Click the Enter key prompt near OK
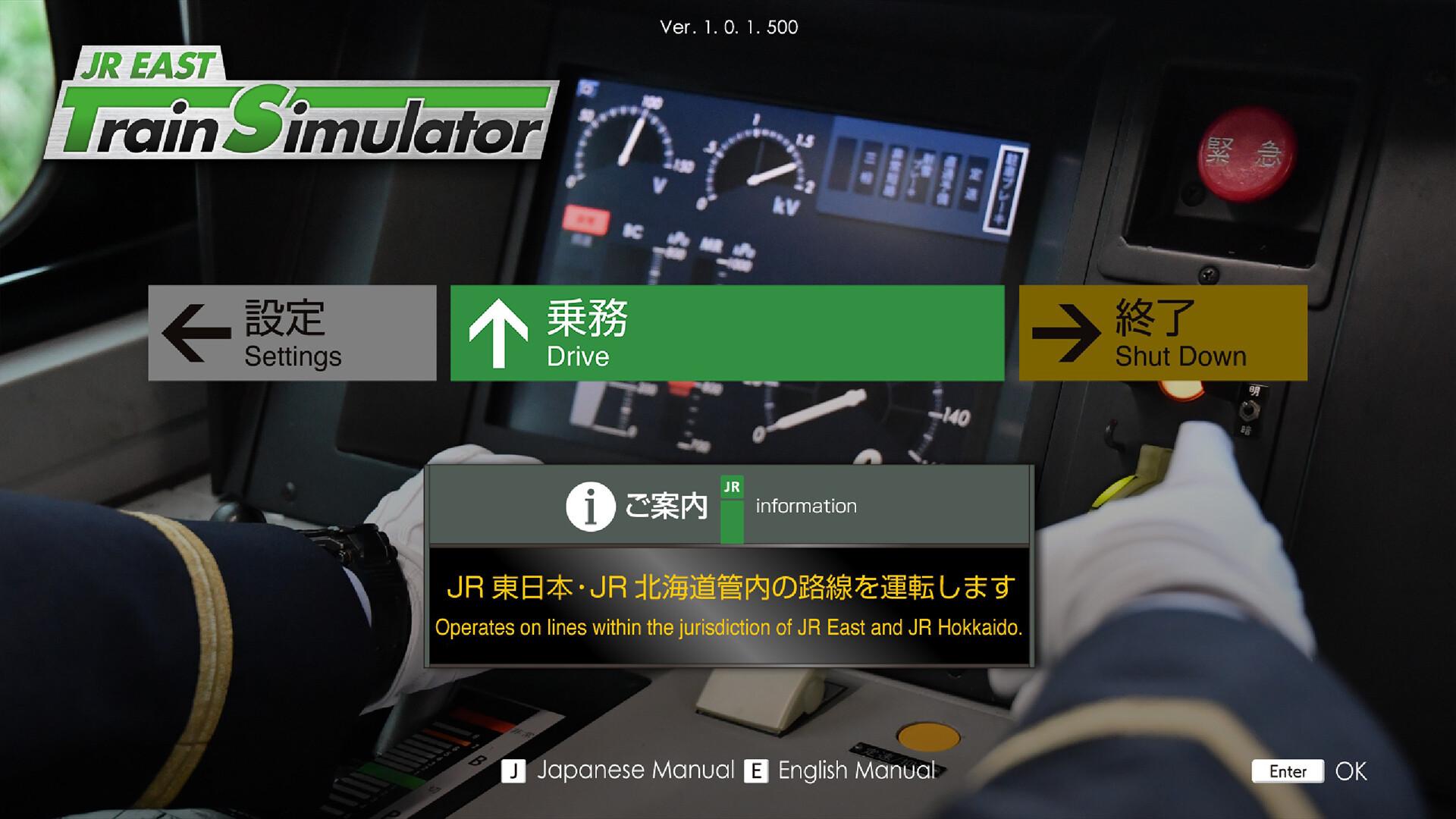Screen dimensions: 1456x819 tap(1287, 771)
